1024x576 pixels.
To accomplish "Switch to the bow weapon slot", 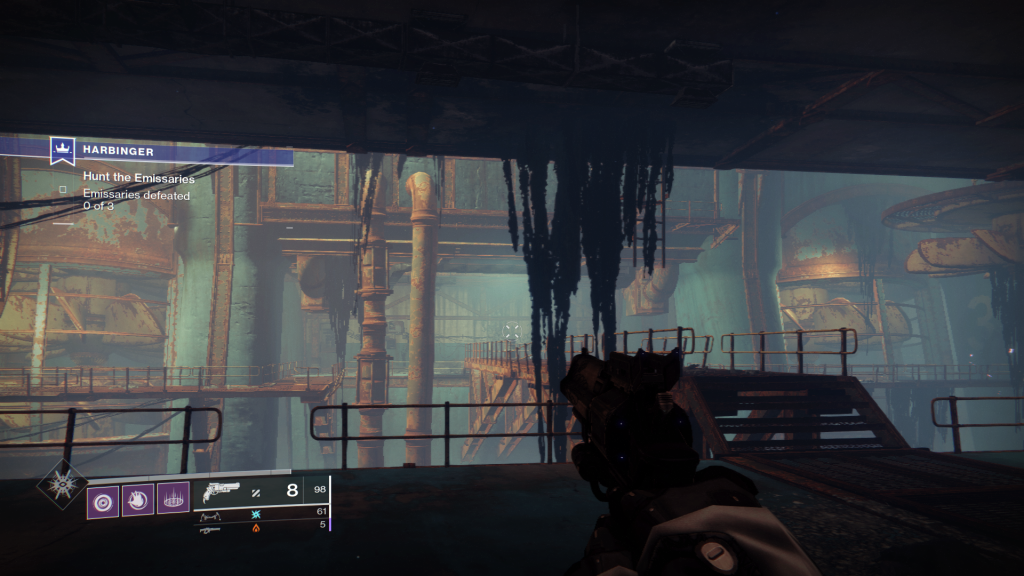I will (211, 517).
